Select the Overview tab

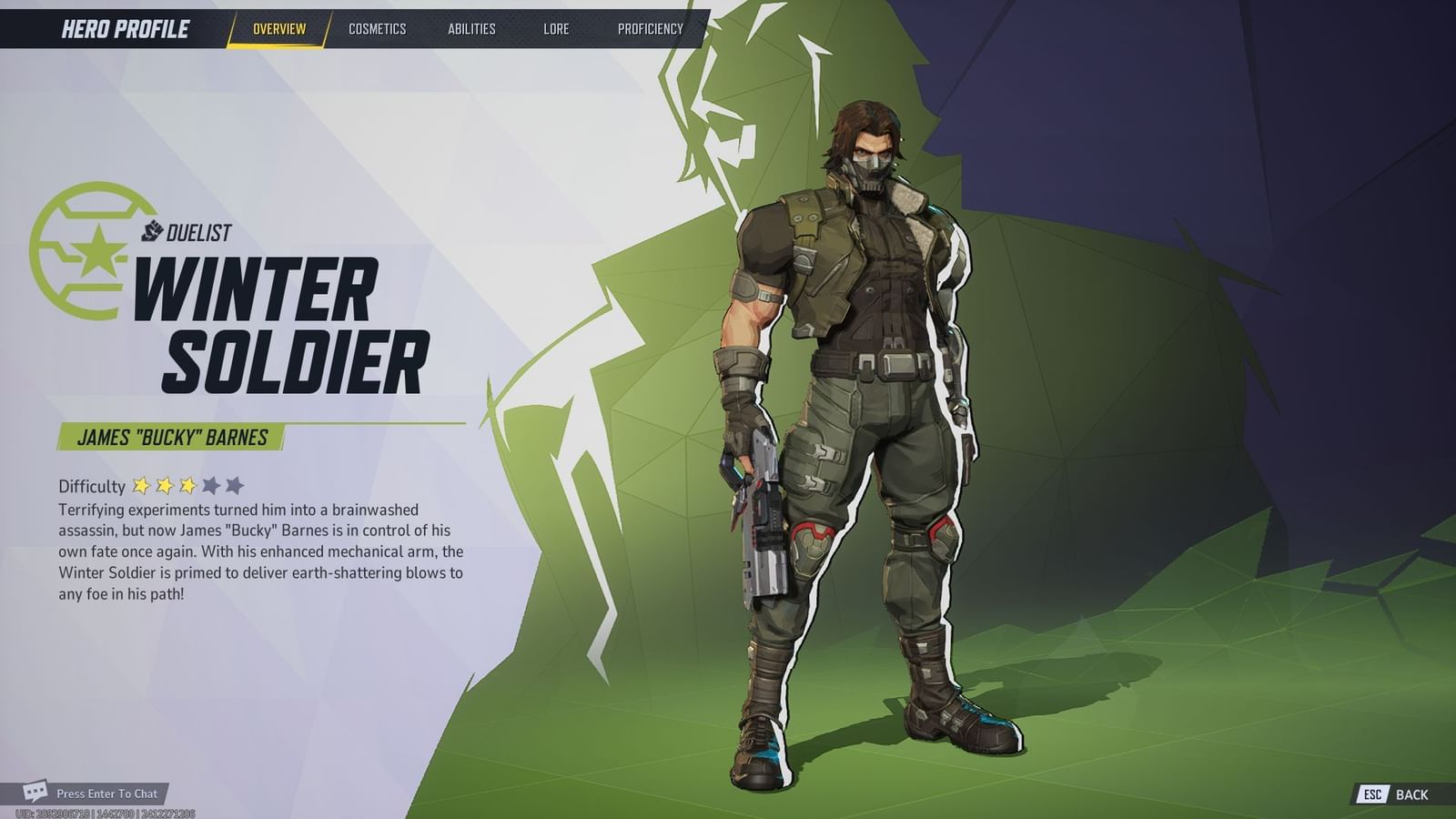pos(281,28)
